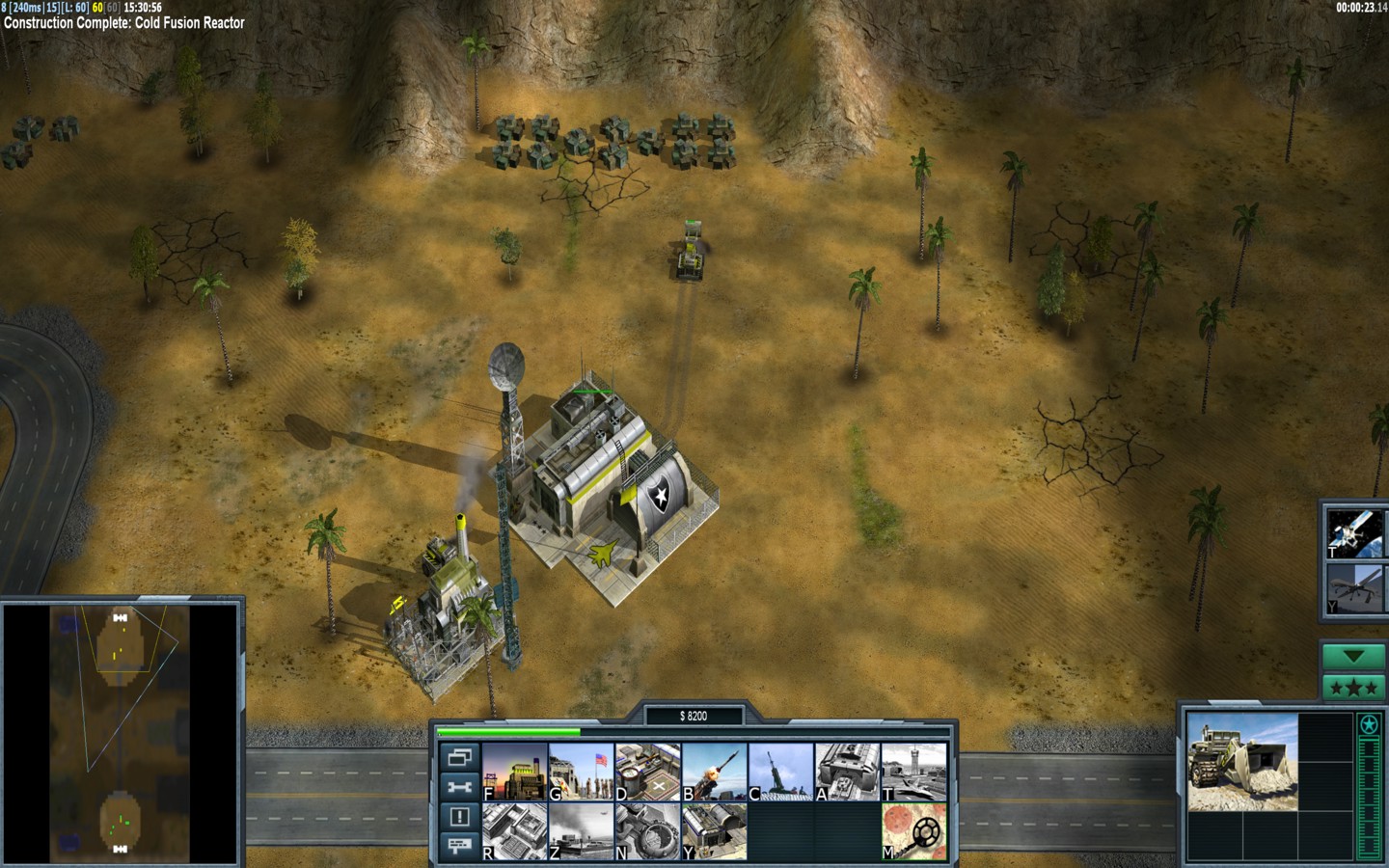Activate the Spy Satellite power shortcut

pyautogui.click(x=1353, y=532)
